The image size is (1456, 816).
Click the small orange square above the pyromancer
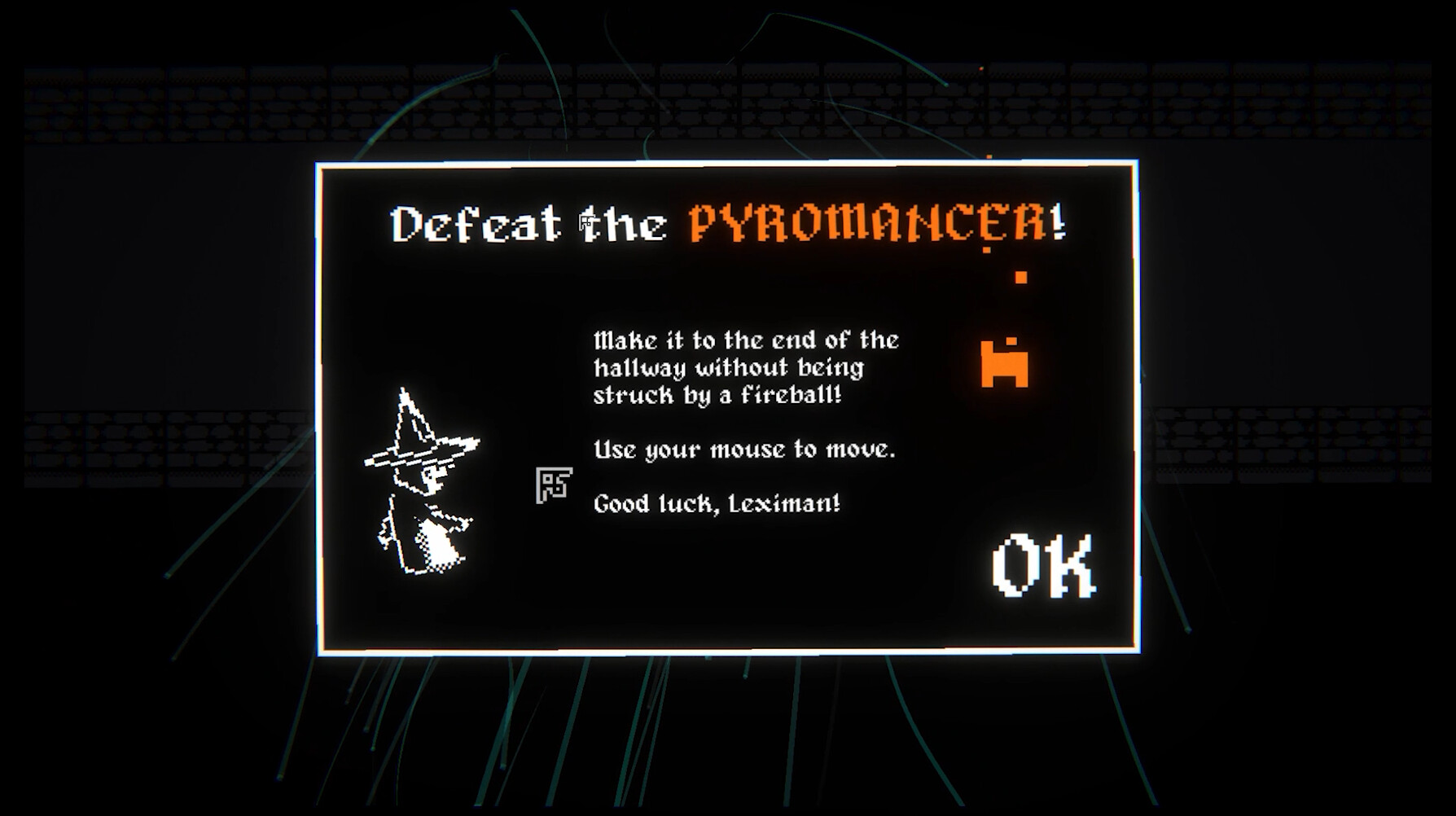(x=1020, y=277)
